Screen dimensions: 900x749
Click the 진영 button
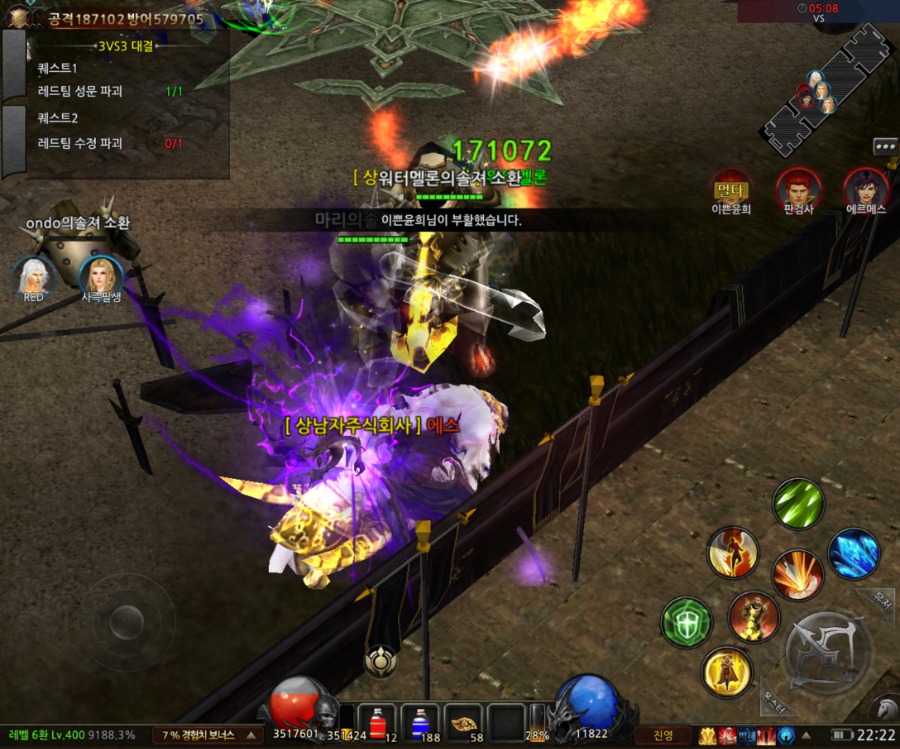663,735
